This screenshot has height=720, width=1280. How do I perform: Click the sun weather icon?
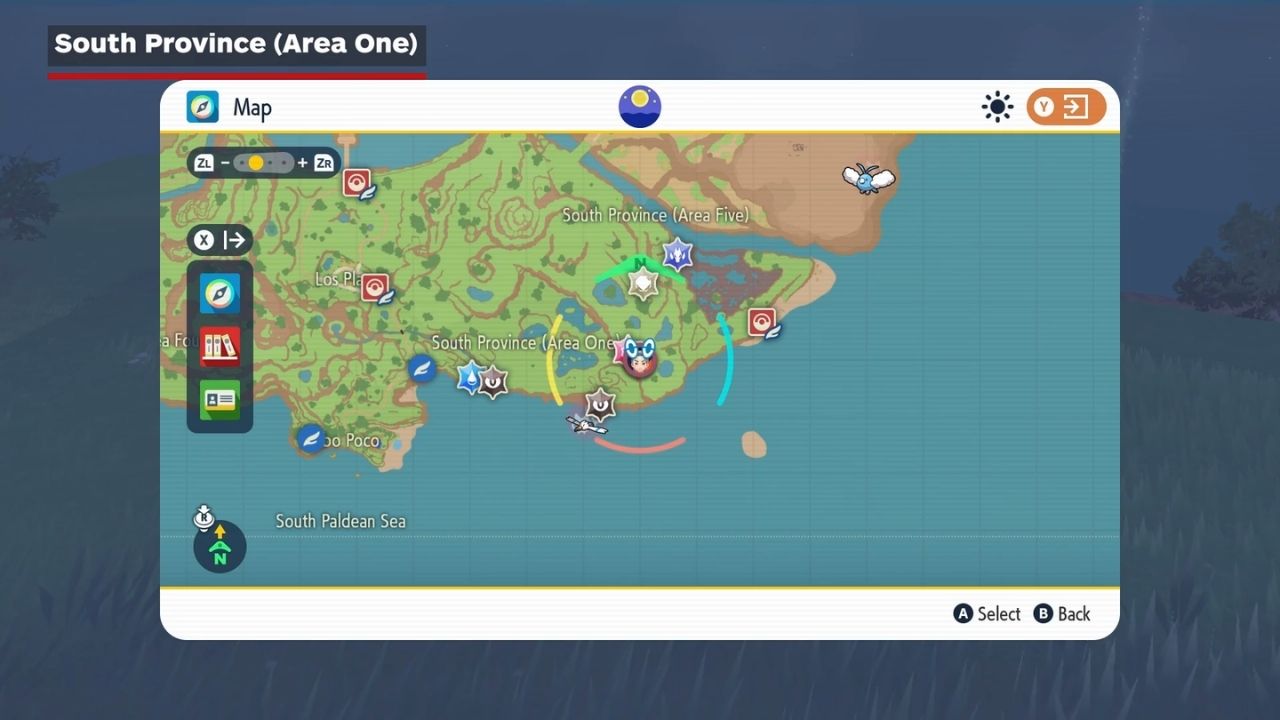pos(997,107)
